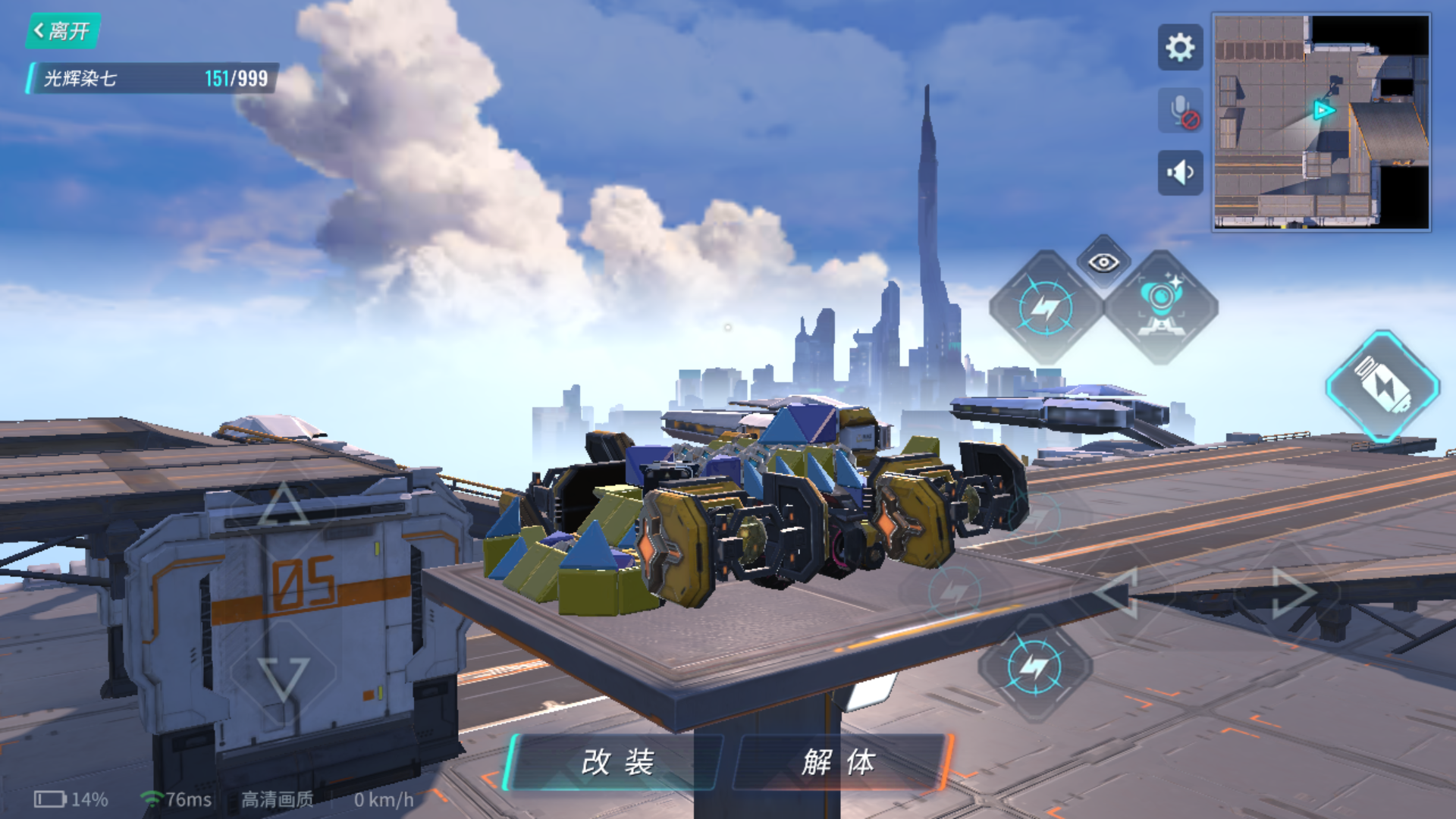Viewport: 1456px width, 819px height.
Task: Open the minimap
Action: coord(1321,121)
